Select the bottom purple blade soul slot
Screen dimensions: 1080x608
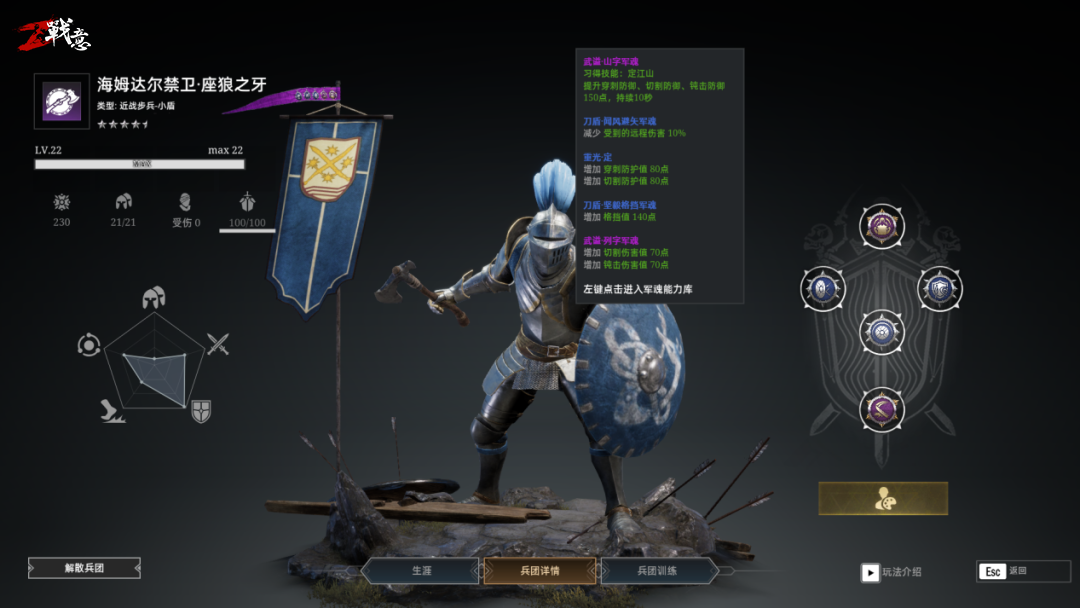pos(882,408)
